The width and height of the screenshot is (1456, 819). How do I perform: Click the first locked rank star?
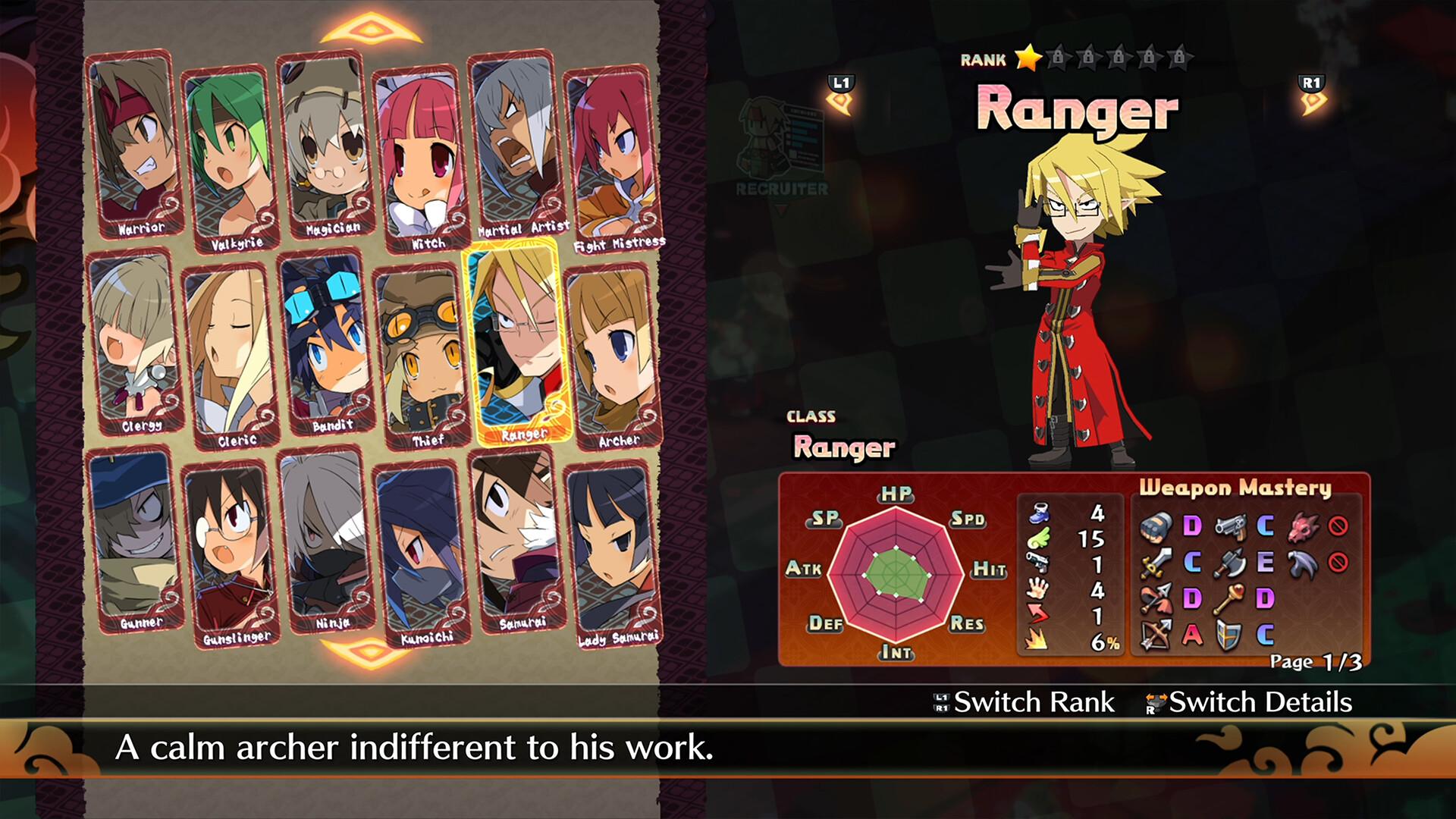point(1059,56)
